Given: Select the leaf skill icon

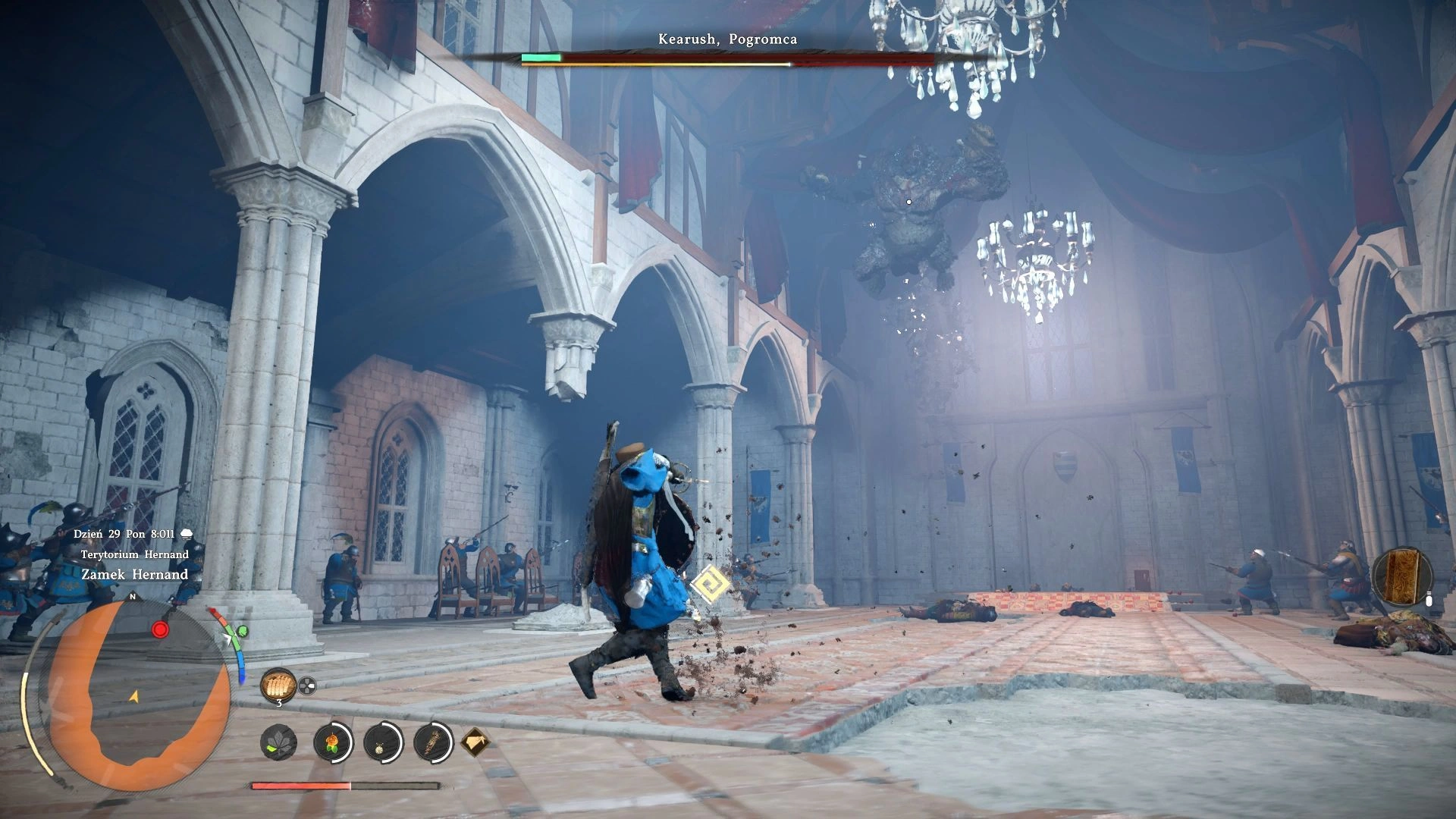Looking at the screenshot, I should (x=278, y=742).
